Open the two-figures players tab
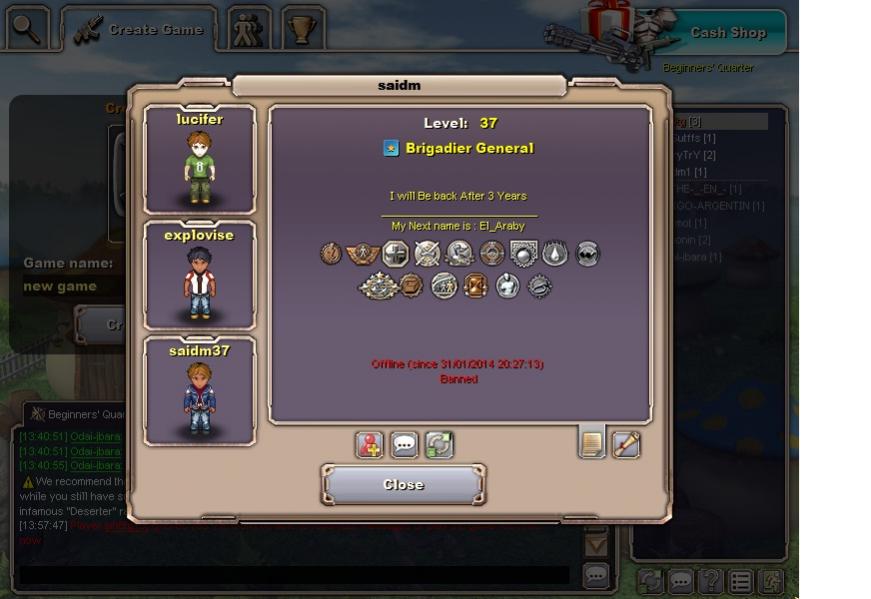This screenshot has height=599, width=871. pos(248,30)
